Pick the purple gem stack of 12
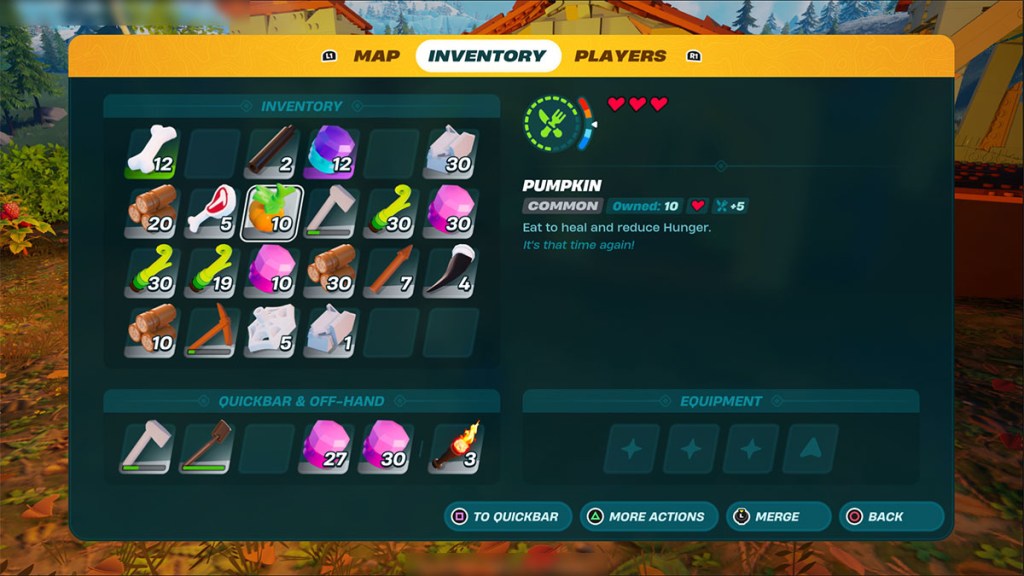 (x=331, y=152)
